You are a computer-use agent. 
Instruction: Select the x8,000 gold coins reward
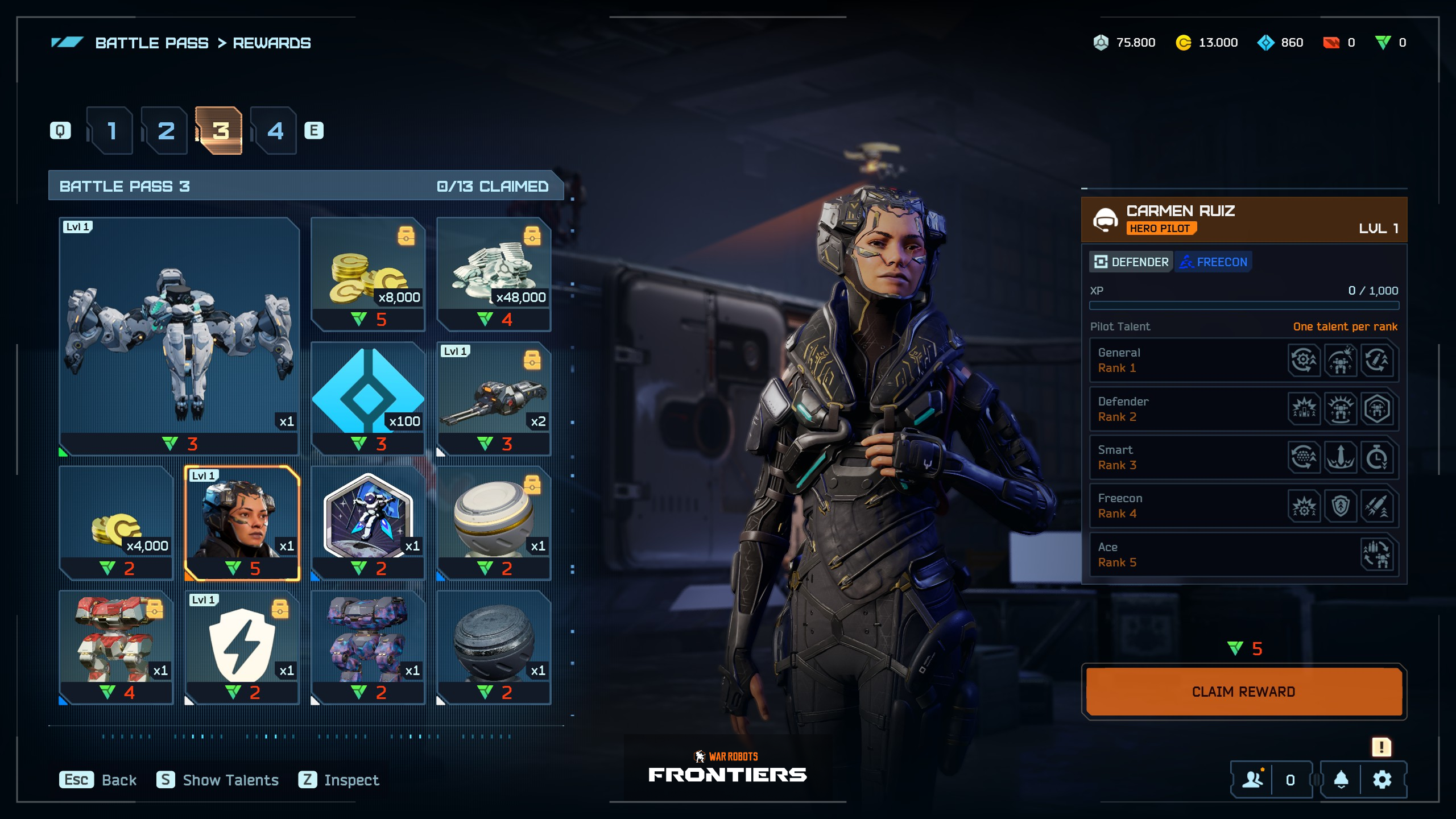[368, 274]
